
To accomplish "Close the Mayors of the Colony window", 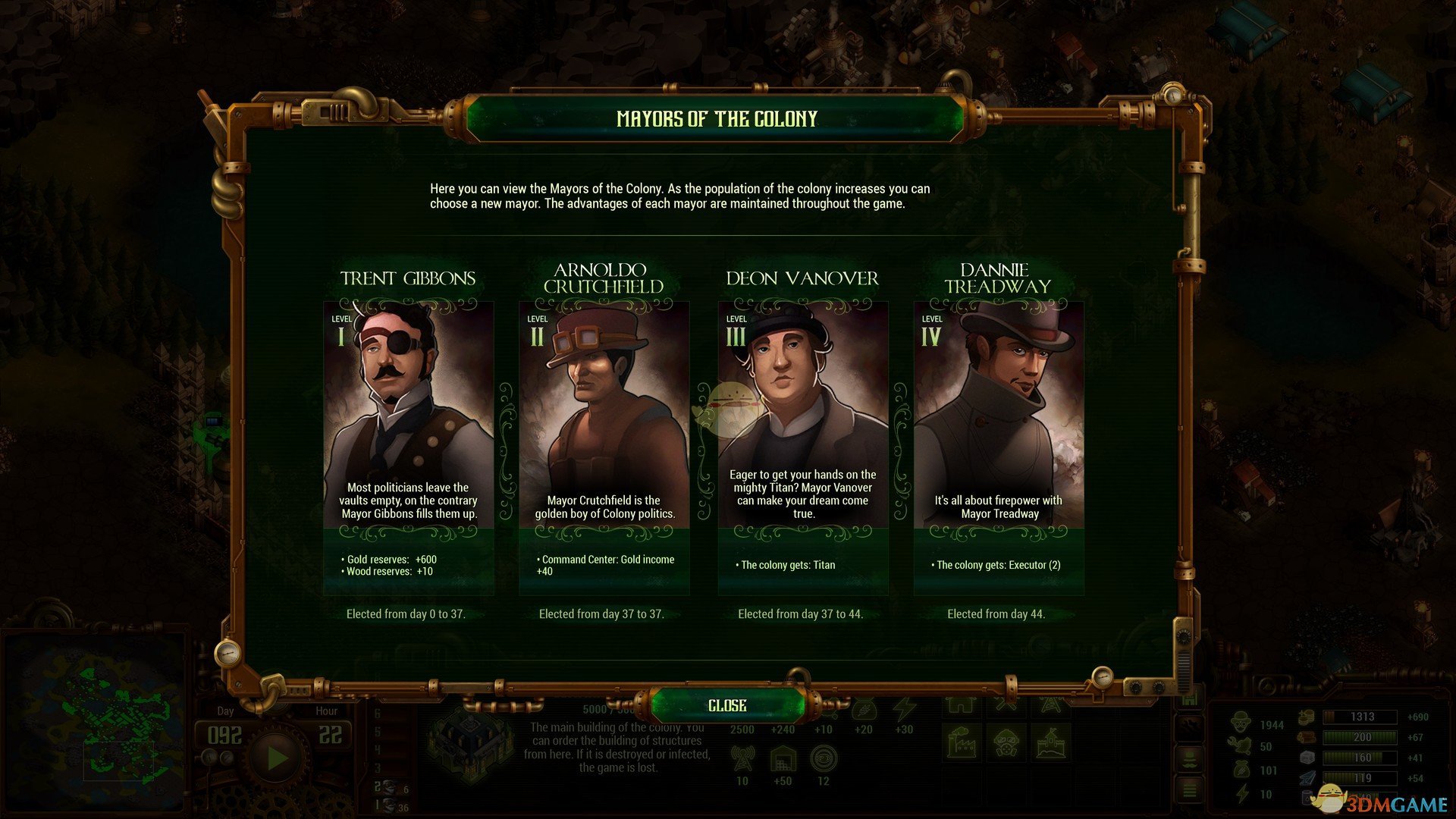I will (727, 706).
